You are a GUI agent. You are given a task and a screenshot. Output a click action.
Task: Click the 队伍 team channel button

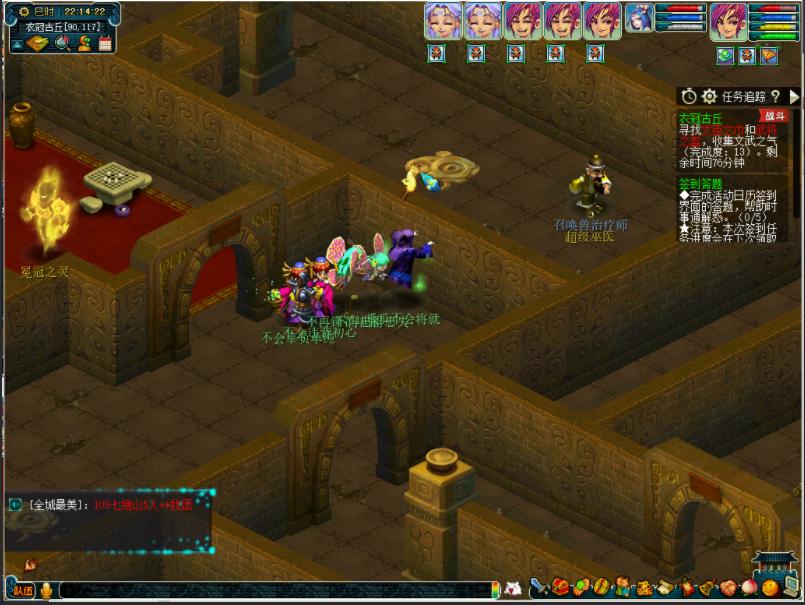click(23, 590)
